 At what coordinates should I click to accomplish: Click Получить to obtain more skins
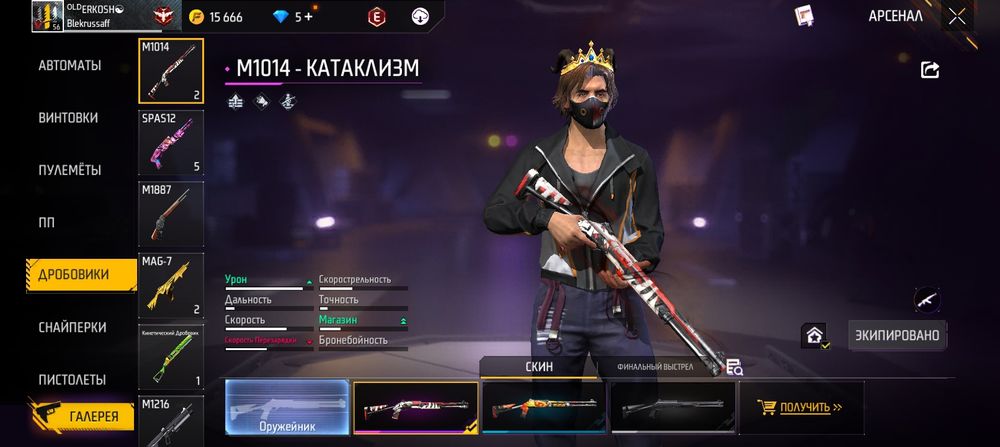tap(801, 407)
